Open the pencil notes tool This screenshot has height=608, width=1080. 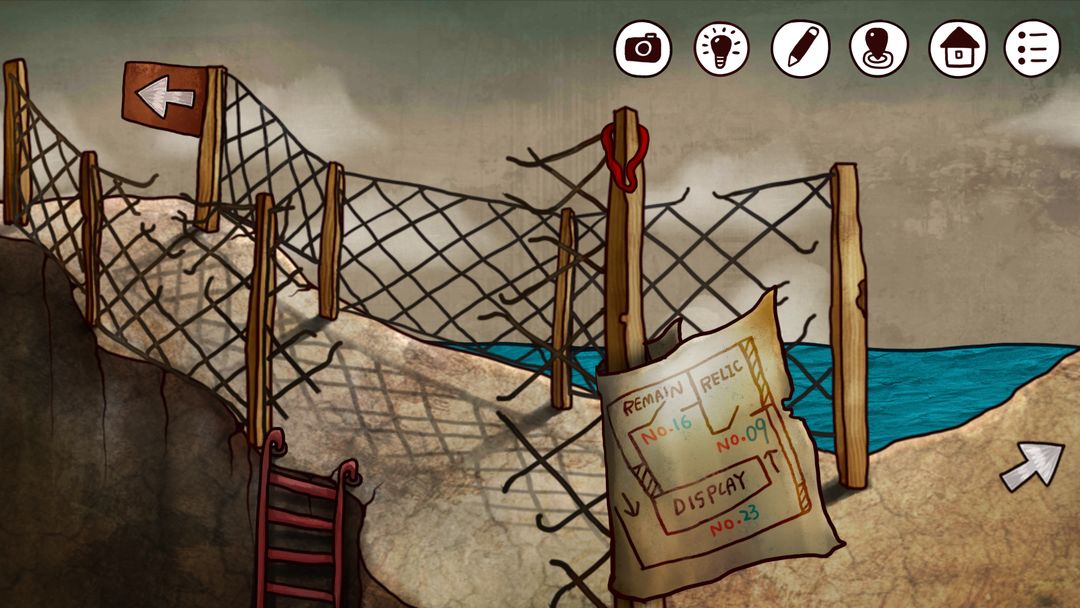click(800, 48)
